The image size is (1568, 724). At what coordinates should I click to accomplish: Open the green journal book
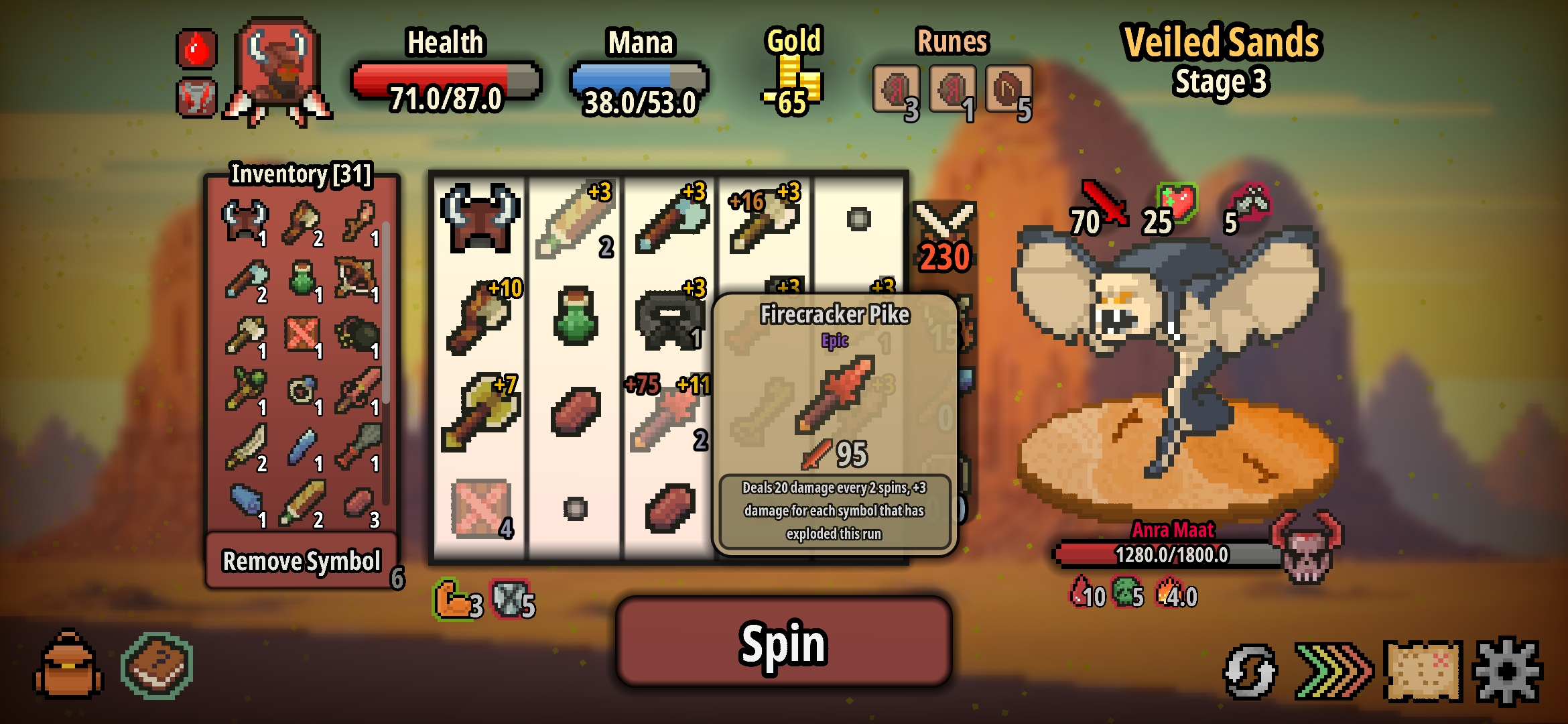click(x=157, y=665)
